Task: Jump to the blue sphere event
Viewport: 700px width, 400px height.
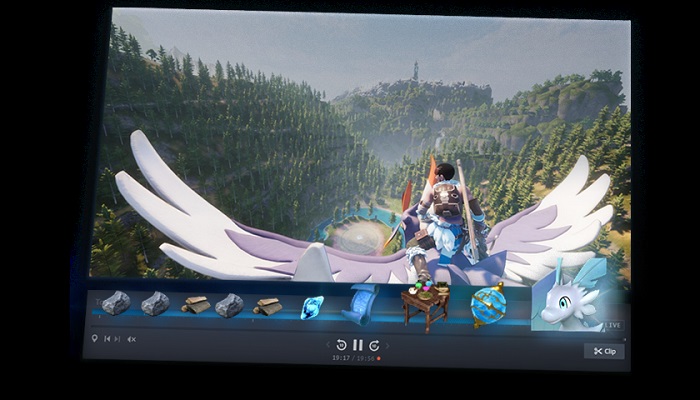Action: tap(488, 306)
